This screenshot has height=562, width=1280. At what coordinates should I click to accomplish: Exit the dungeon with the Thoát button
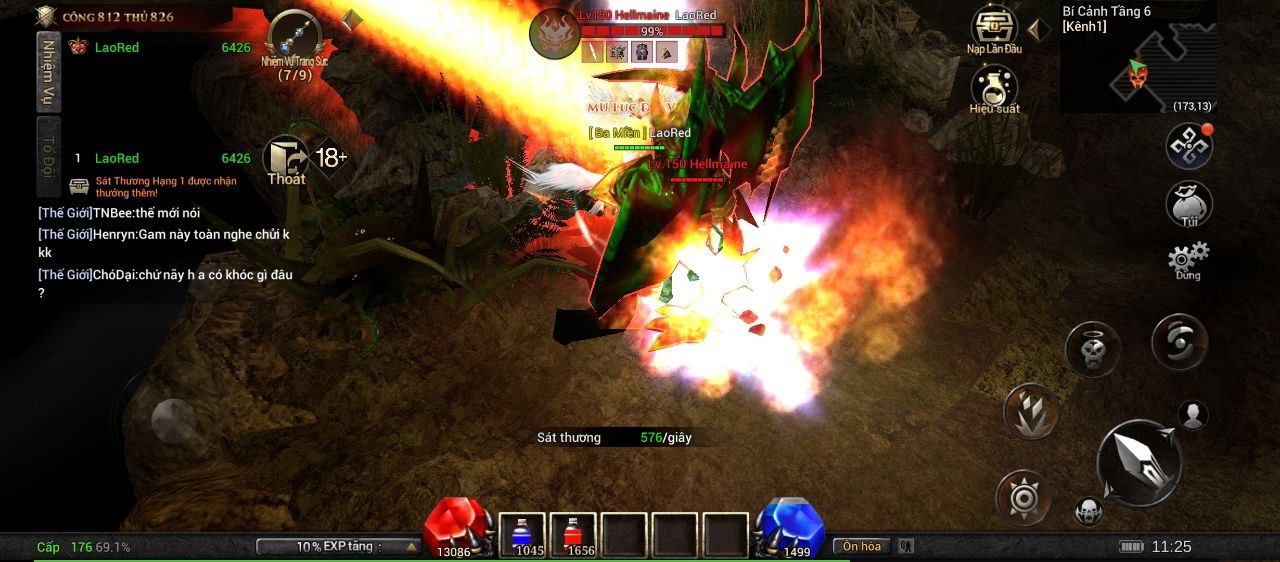286,160
